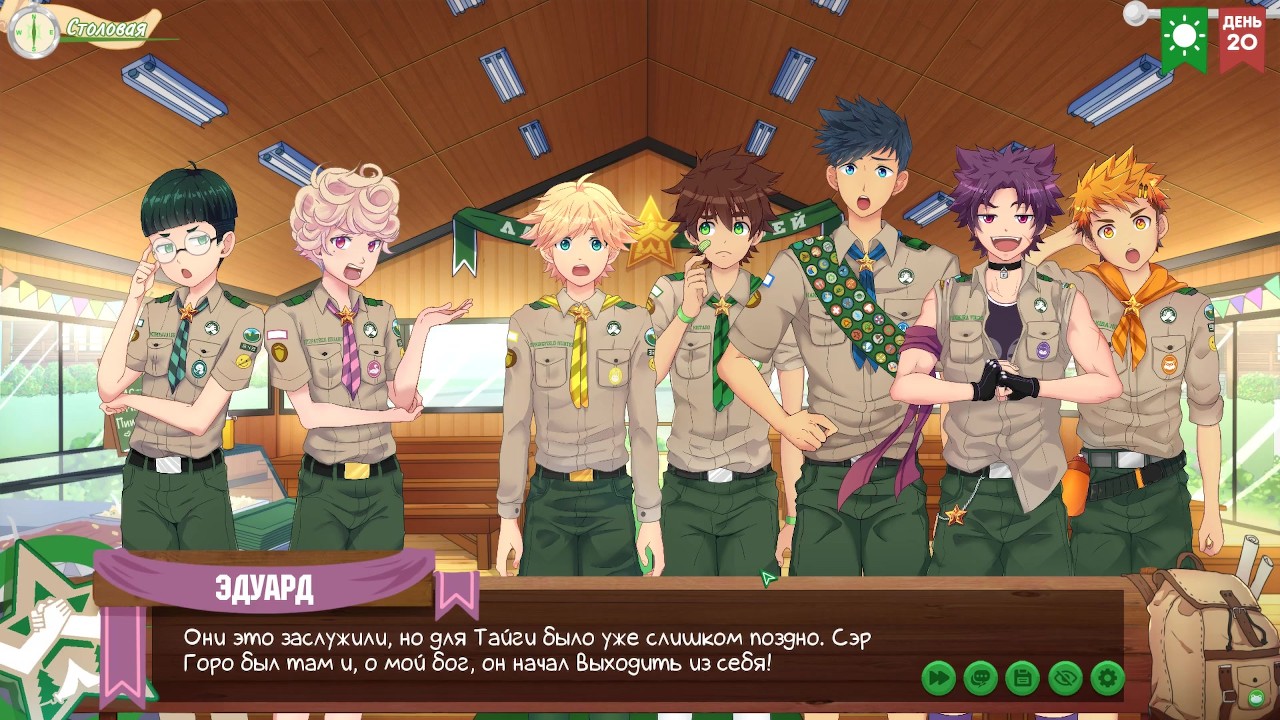Click the compass icon beside Столовая

(x=33, y=31)
